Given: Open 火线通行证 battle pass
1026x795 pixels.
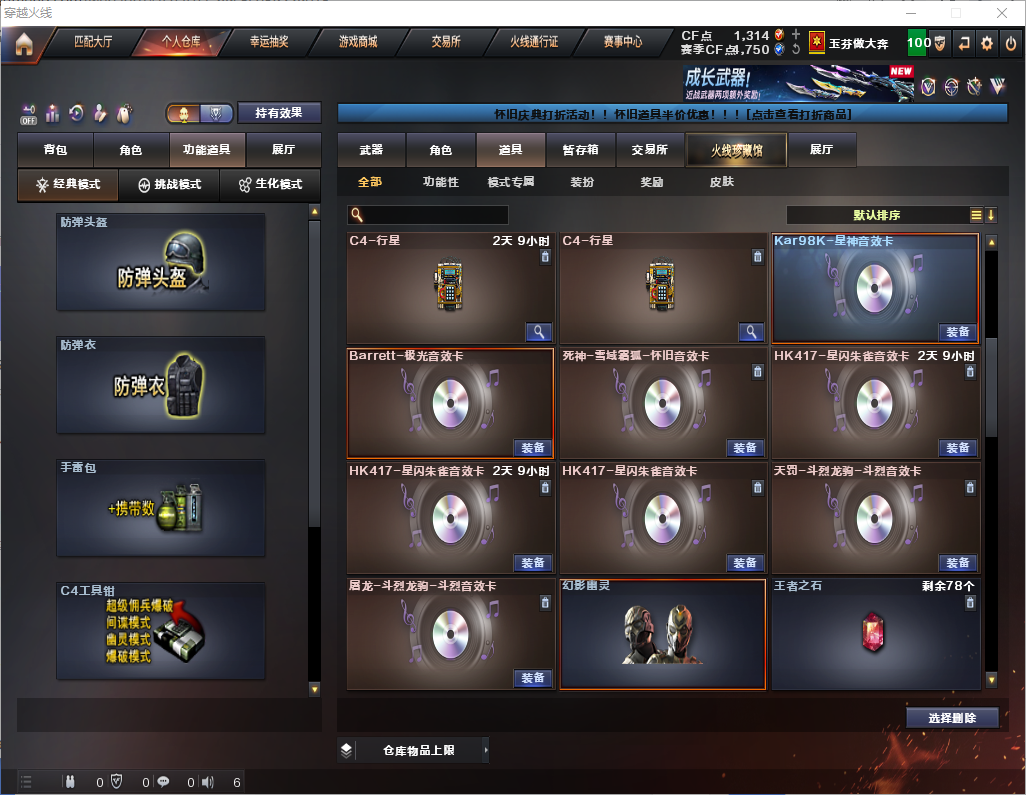Looking at the screenshot, I should (x=534, y=42).
